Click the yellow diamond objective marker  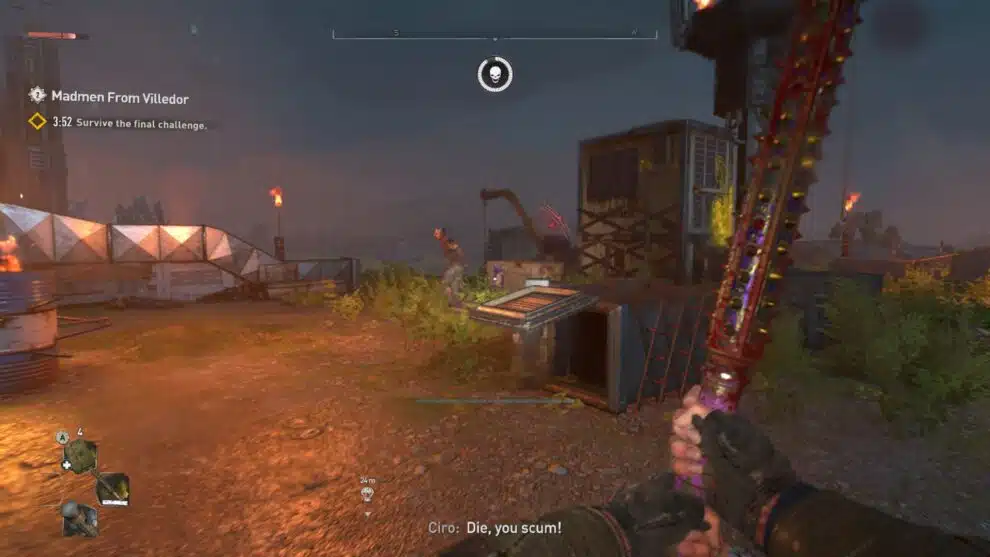(x=37, y=121)
